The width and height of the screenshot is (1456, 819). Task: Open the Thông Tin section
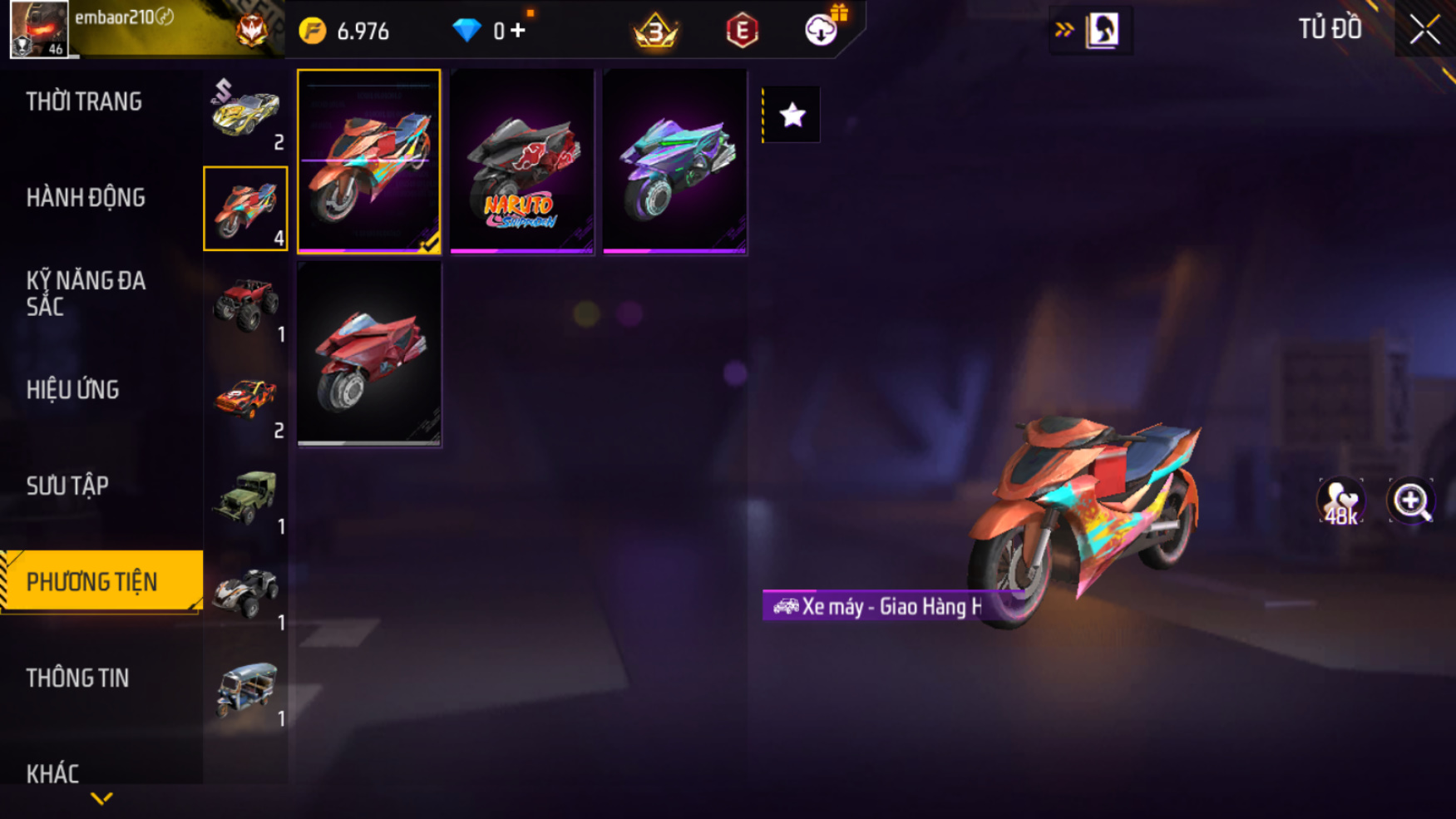click(x=77, y=678)
